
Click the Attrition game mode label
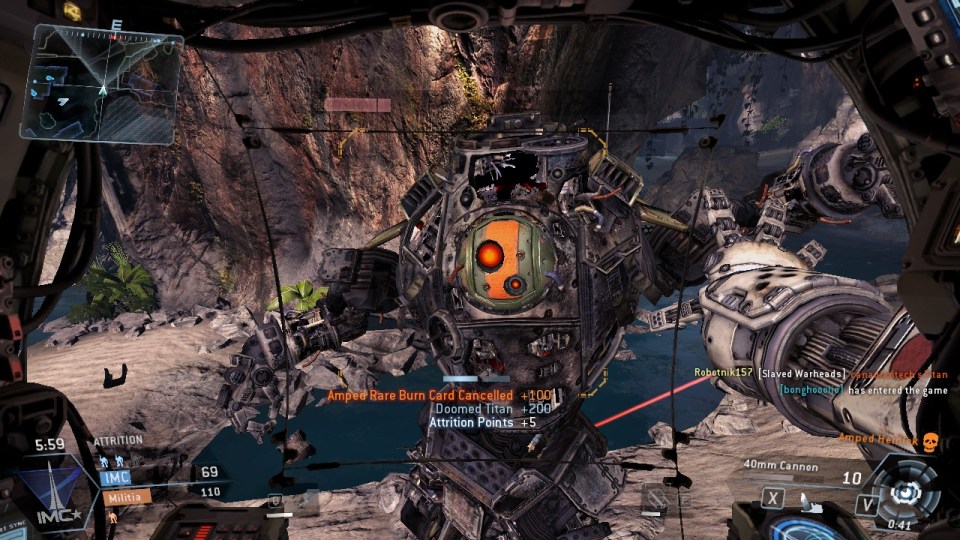(x=119, y=441)
